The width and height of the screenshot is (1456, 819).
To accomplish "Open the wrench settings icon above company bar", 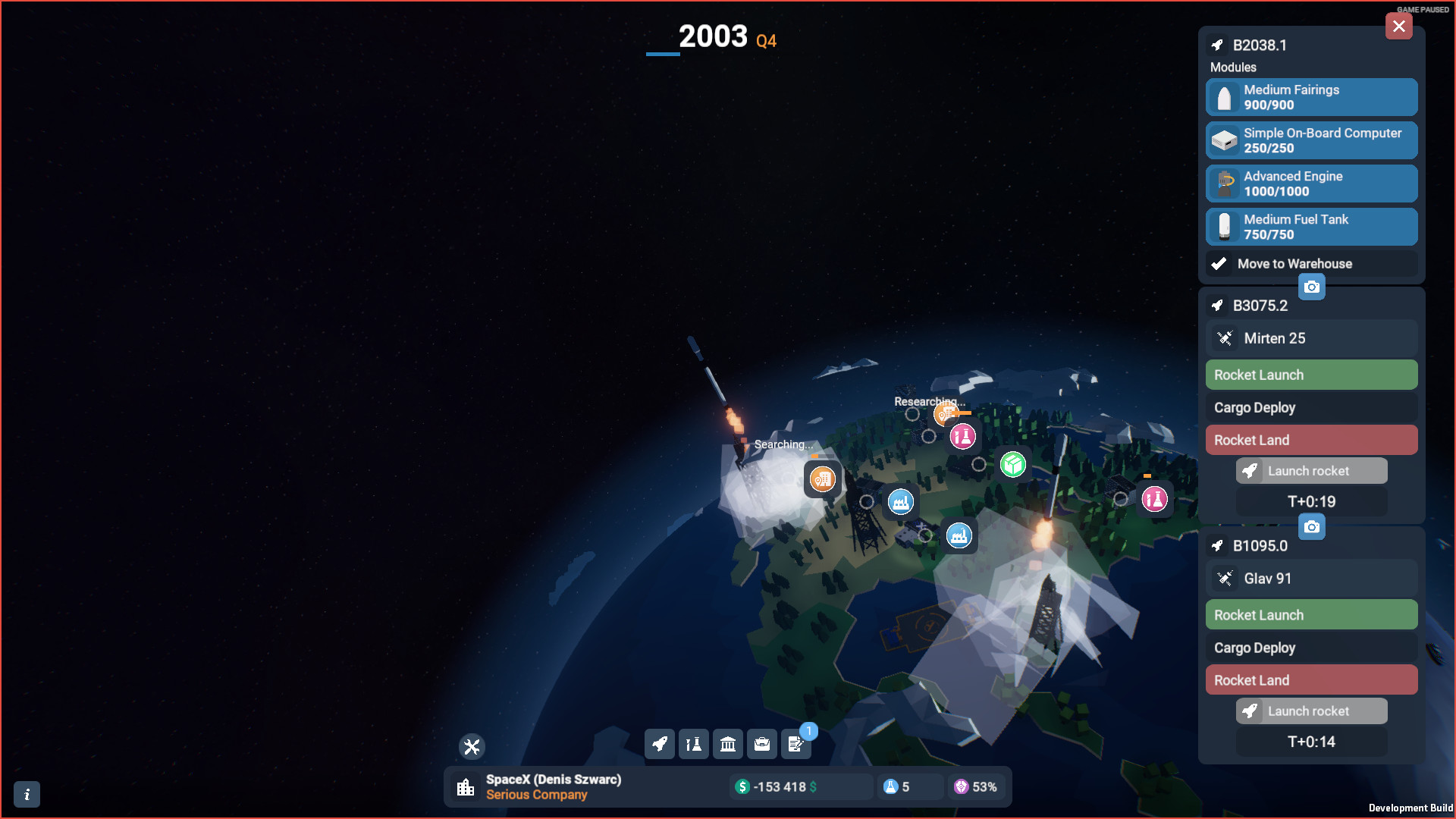I will tap(471, 747).
